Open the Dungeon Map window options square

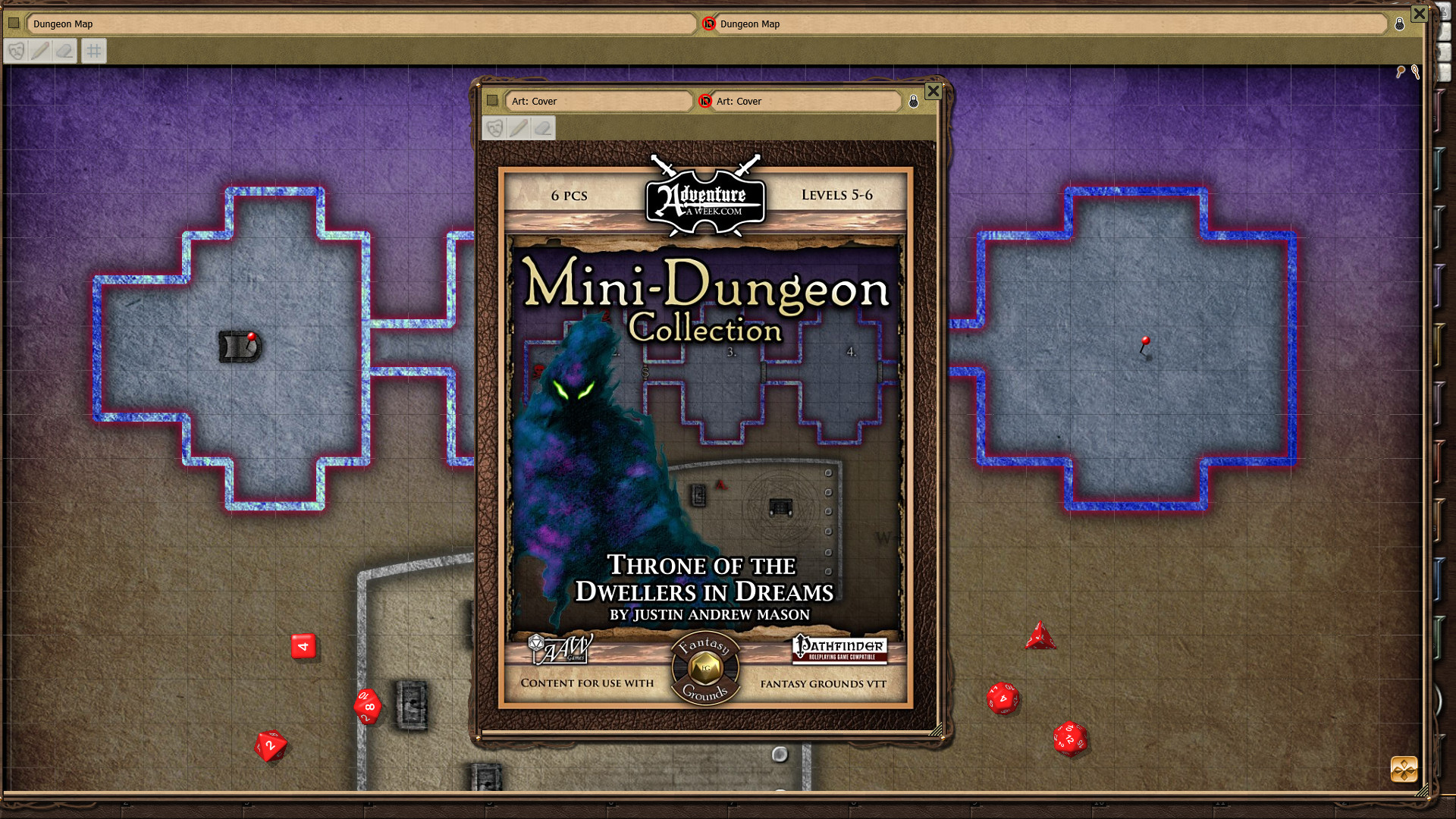coord(13,24)
